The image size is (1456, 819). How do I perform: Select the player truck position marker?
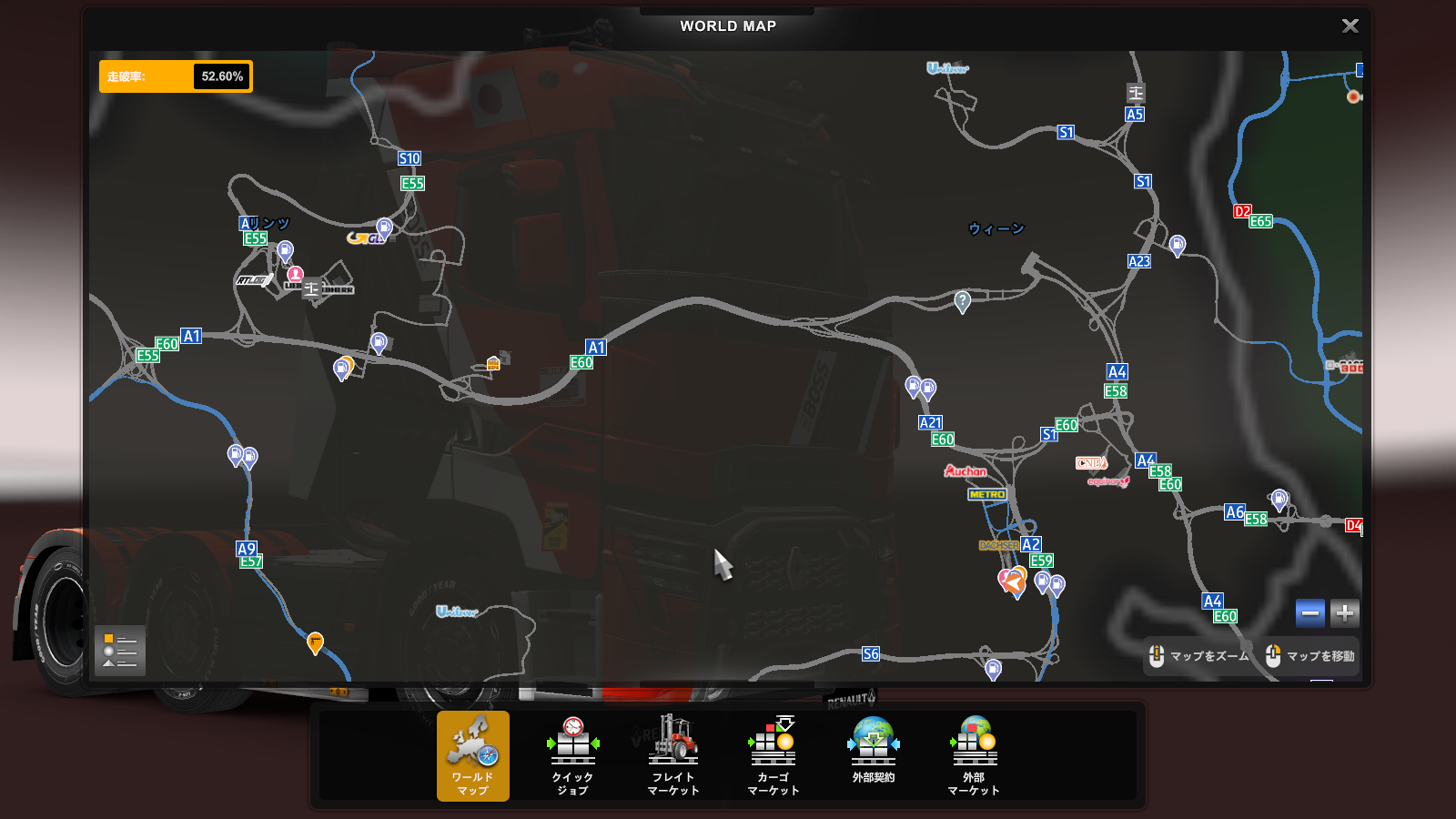click(1013, 582)
